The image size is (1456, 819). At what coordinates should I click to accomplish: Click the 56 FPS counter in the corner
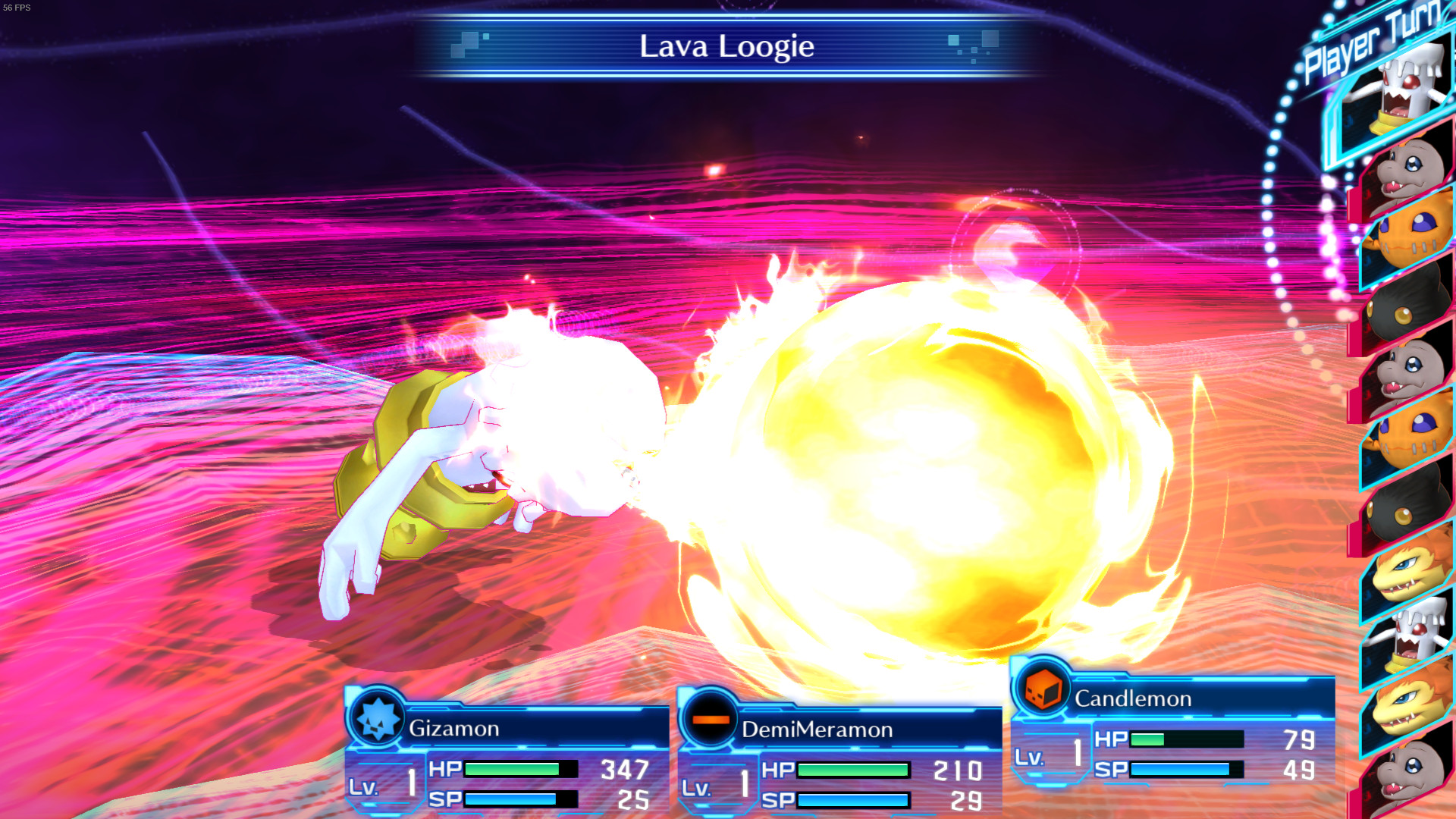(17, 6)
